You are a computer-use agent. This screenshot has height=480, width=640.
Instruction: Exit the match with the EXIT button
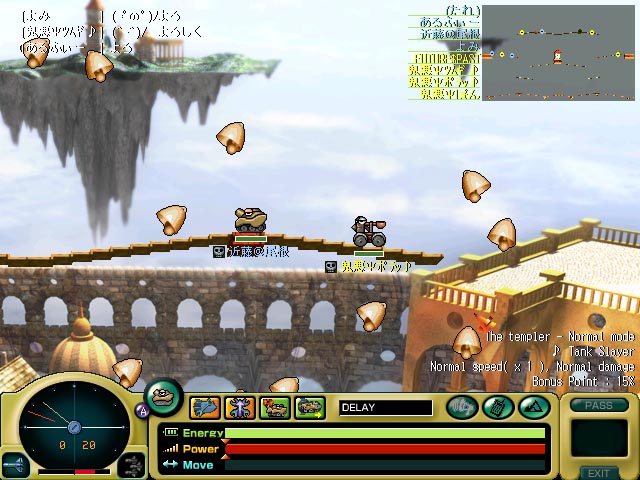(x=598, y=472)
